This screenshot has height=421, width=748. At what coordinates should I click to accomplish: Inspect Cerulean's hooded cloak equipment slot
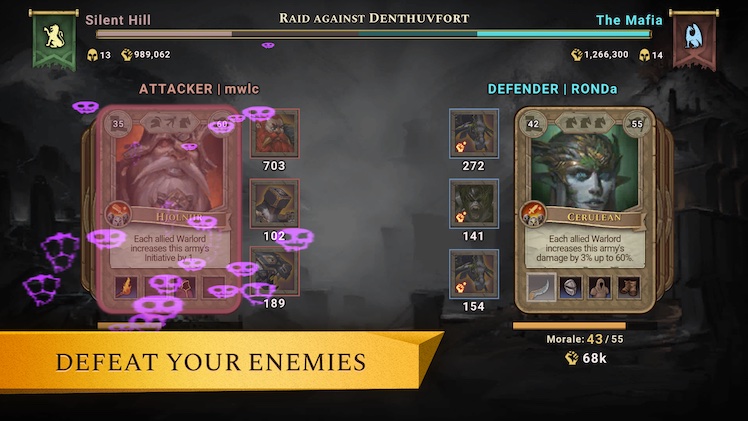point(601,288)
